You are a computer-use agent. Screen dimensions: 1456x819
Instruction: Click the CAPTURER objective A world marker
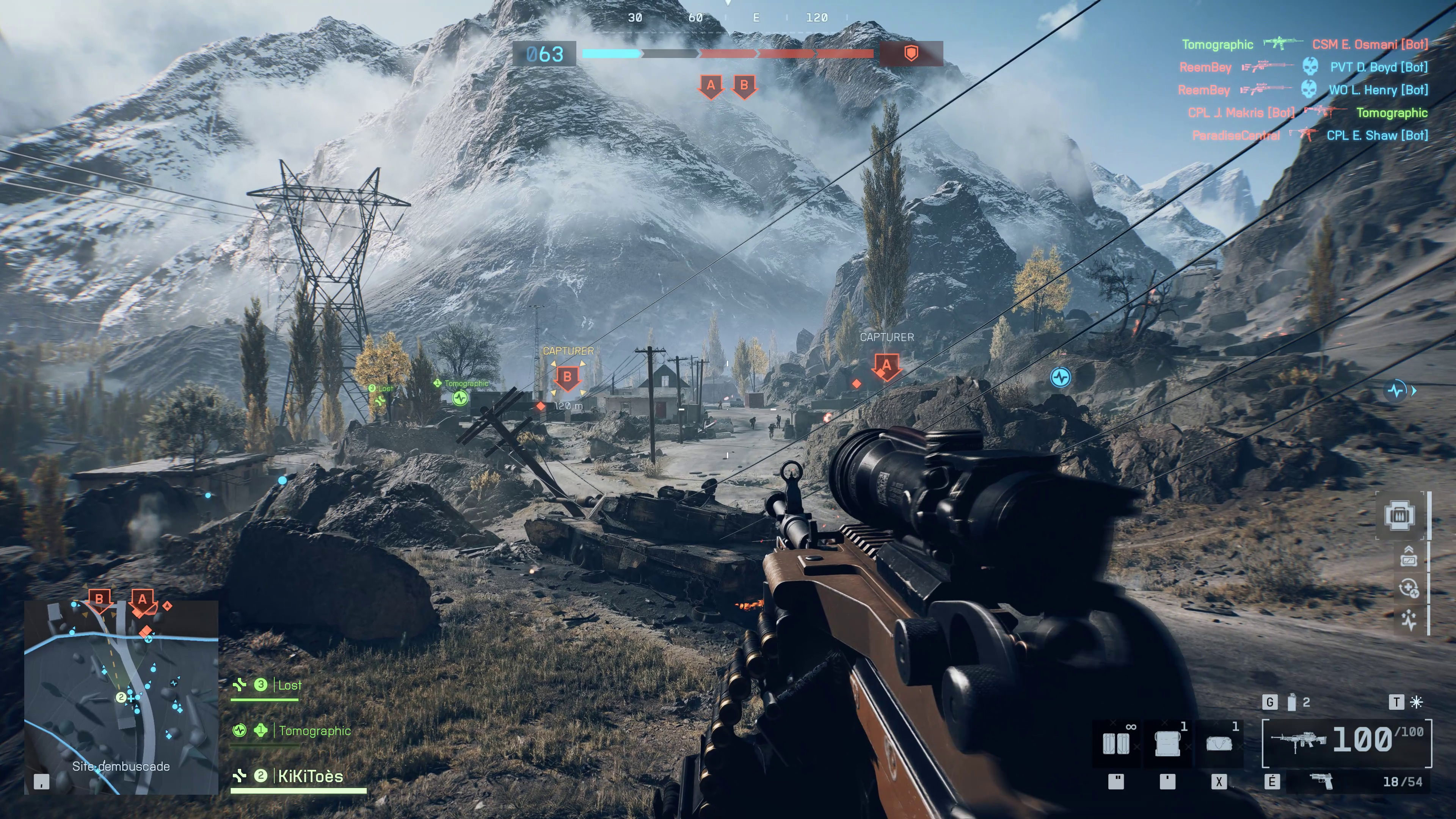coord(886,366)
